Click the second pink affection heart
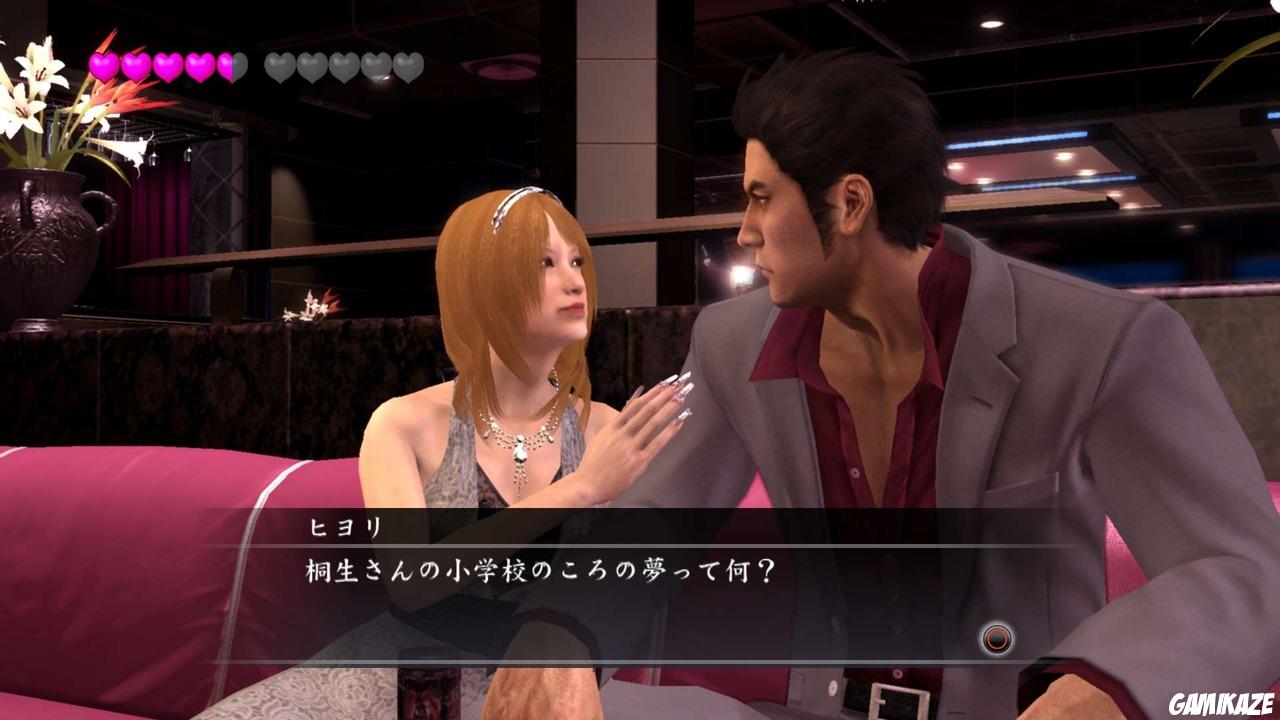Image resolution: width=1280 pixels, height=720 pixels. (x=135, y=65)
